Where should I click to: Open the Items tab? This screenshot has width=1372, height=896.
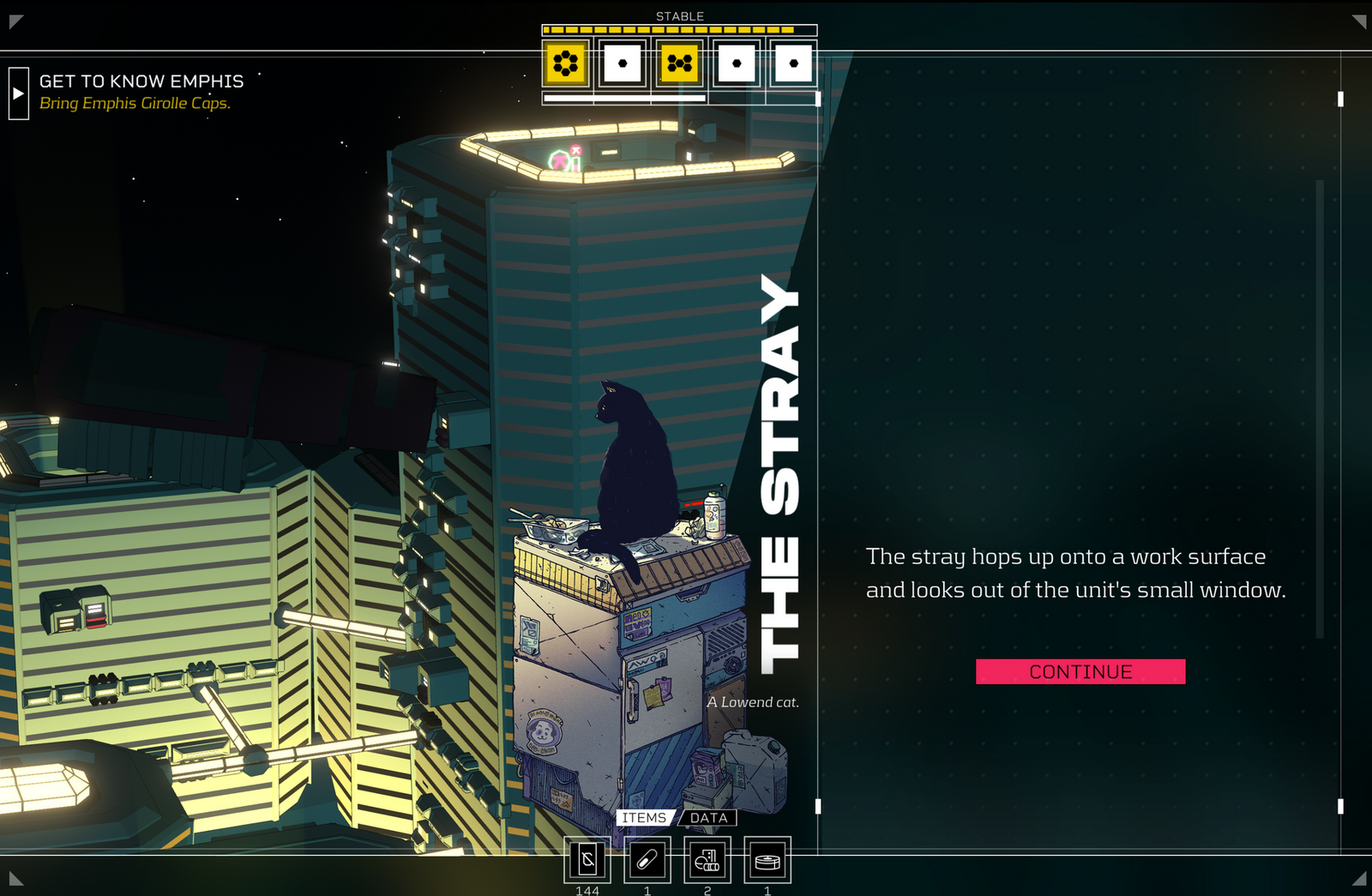[x=644, y=818]
